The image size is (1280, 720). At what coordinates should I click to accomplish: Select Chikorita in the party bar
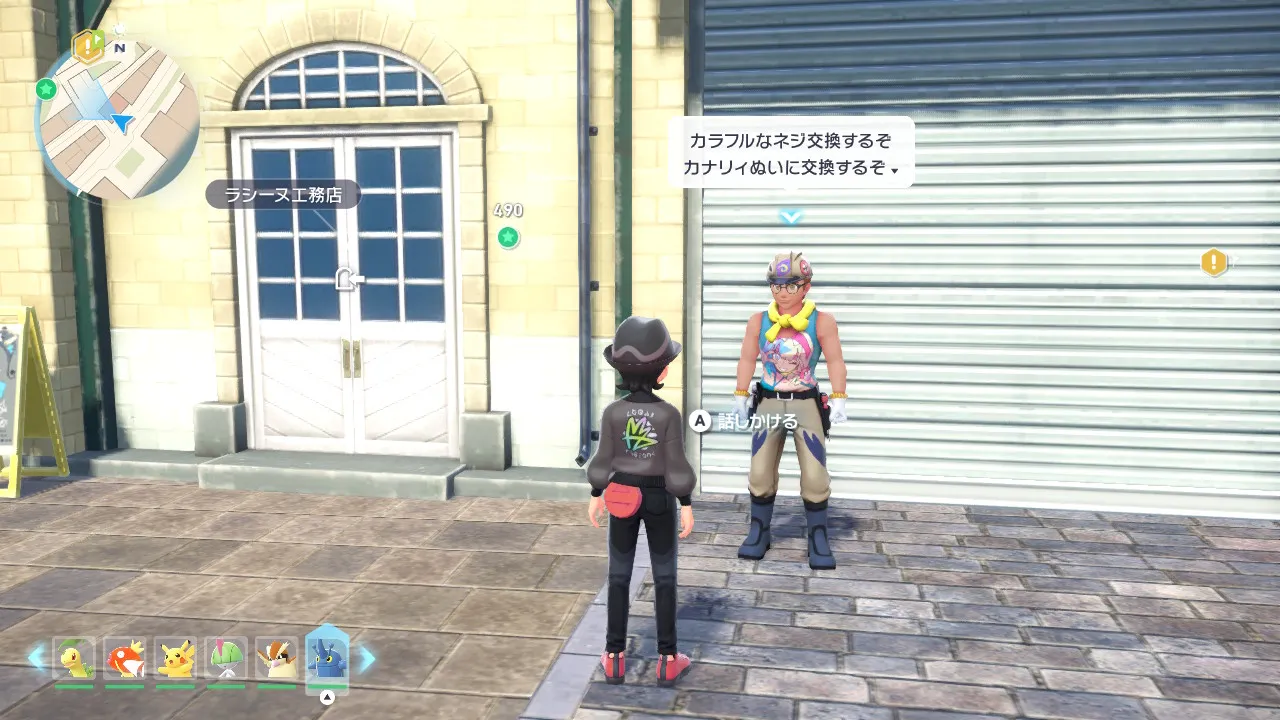[74, 658]
